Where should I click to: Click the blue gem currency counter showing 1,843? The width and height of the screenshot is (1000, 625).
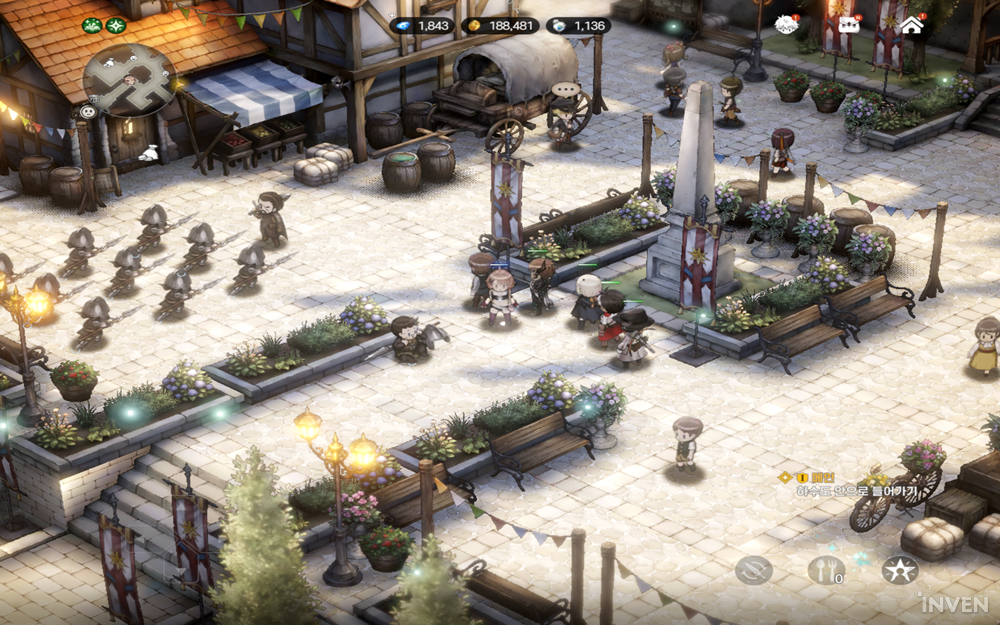tap(421, 26)
